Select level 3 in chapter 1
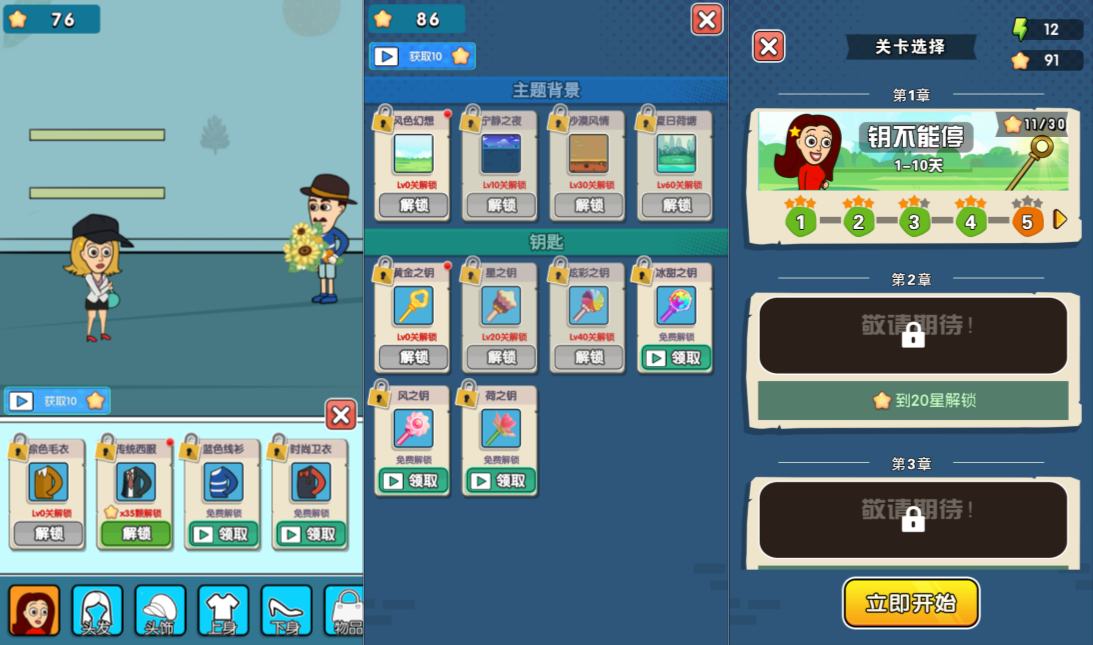Viewport: 1093px width, 645px height. pos(914,221)
